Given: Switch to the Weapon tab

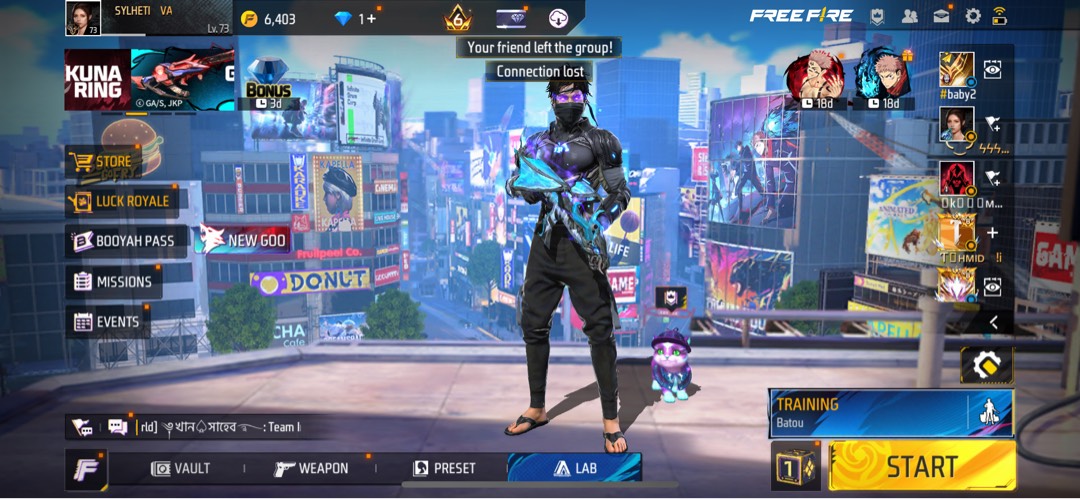Looking at the screenshot, I should click(312, 468).
